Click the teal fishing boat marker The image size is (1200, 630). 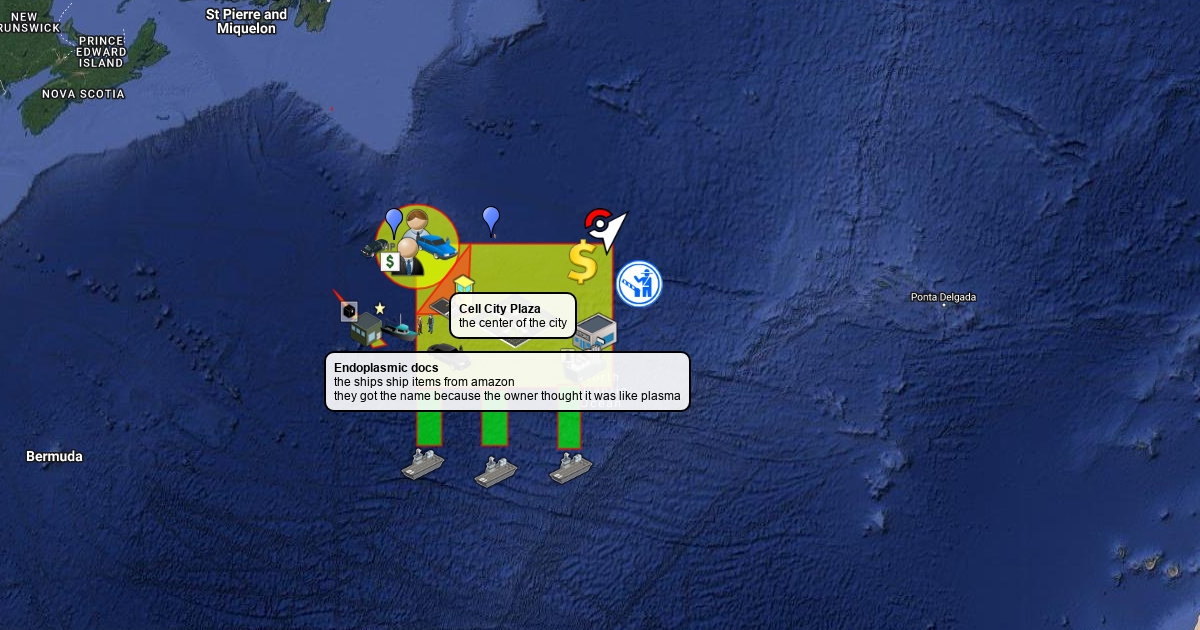pos(402,326)
